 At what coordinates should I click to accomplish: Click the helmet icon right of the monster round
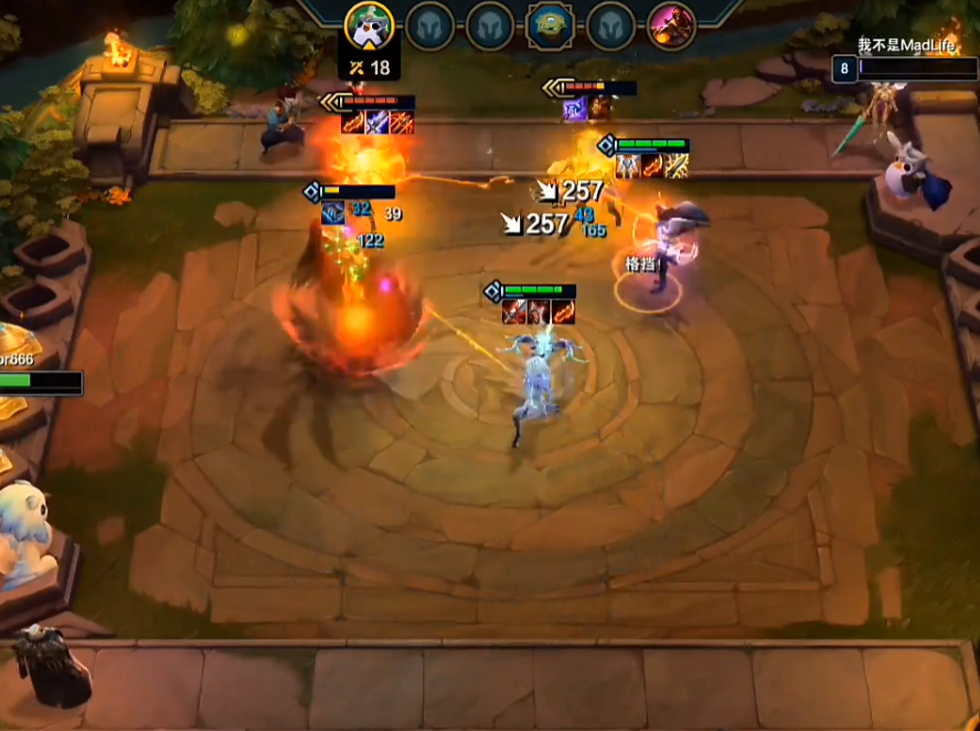(x=611, y=26)
